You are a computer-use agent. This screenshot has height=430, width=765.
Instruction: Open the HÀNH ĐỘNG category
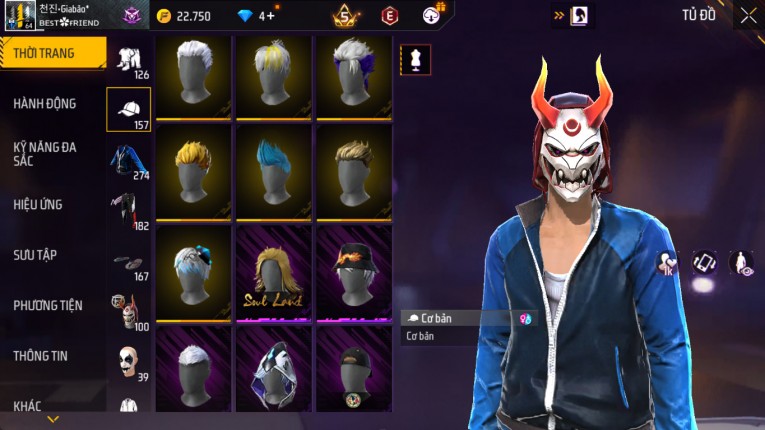click(x=45, y=103)
